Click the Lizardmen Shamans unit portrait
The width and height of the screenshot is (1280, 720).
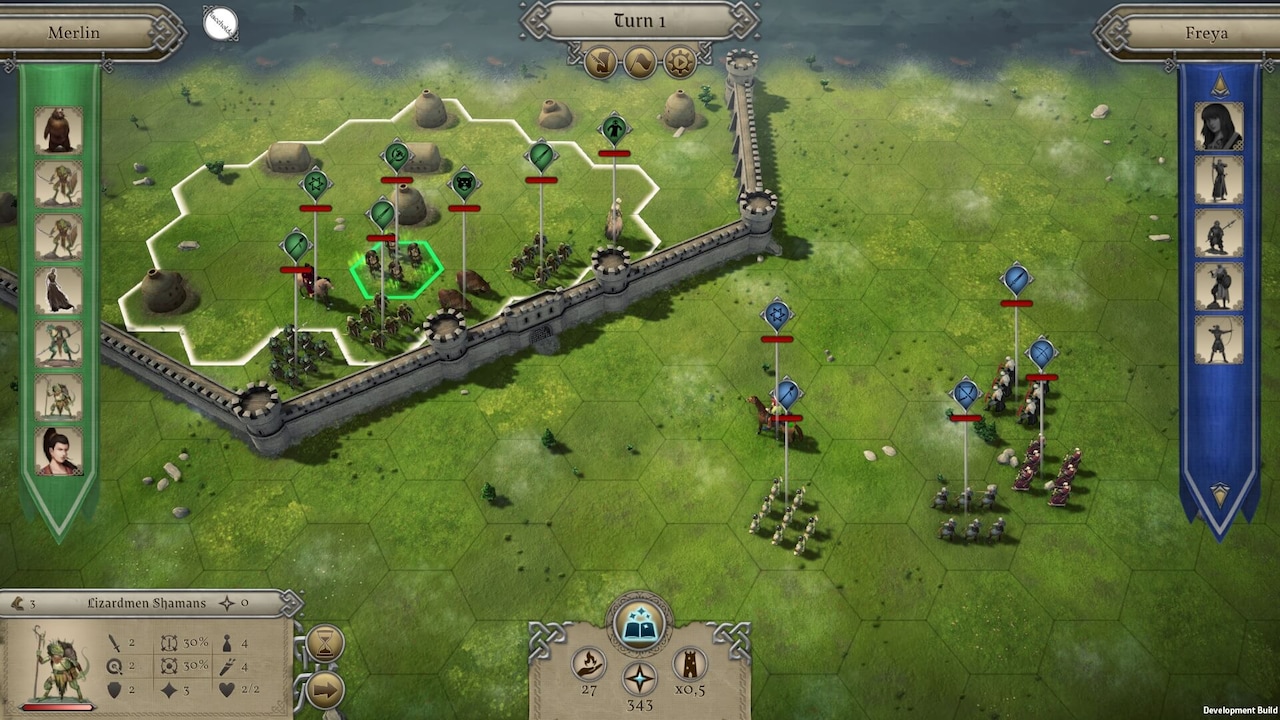click(x=58, y=663)
